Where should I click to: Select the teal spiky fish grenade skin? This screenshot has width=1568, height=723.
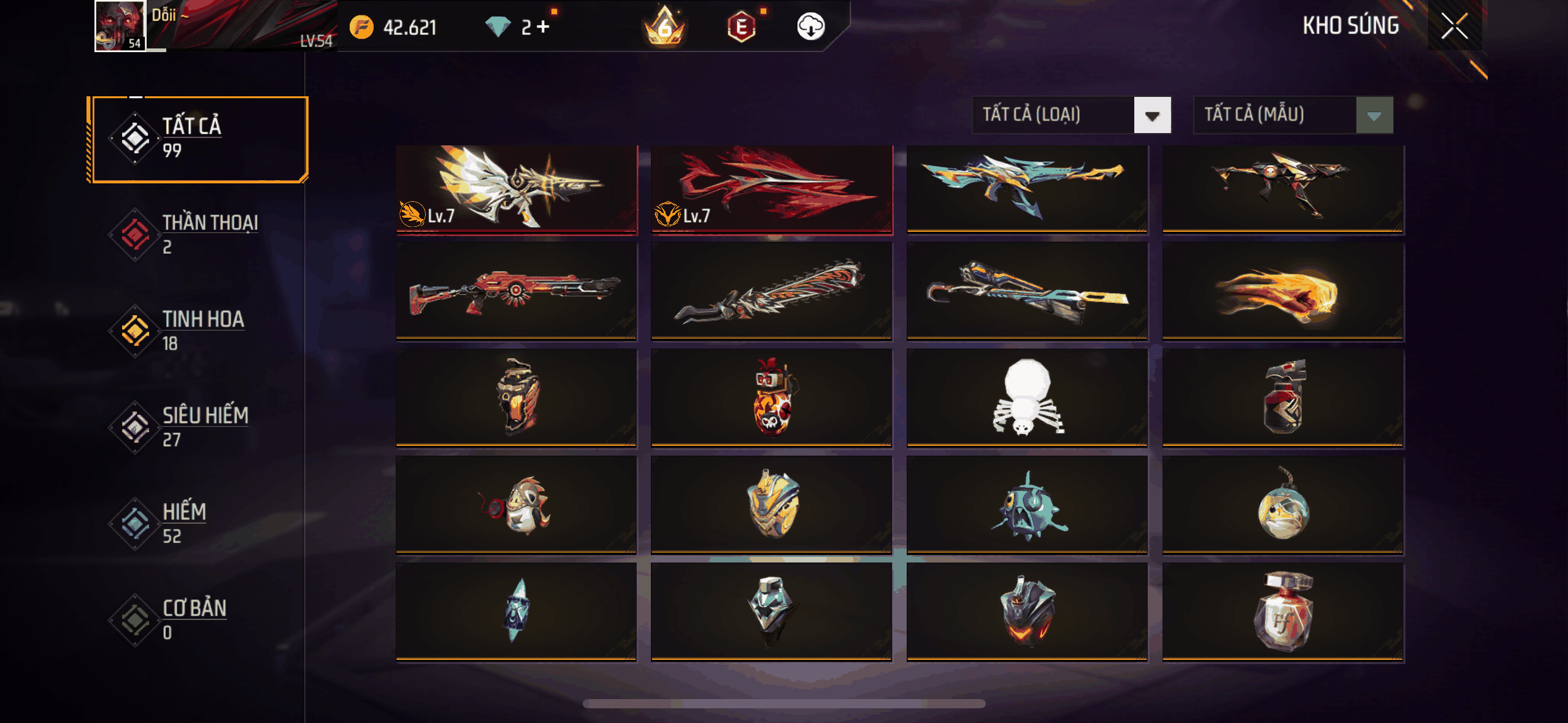pyautogui.click(x=1027, y=505)
